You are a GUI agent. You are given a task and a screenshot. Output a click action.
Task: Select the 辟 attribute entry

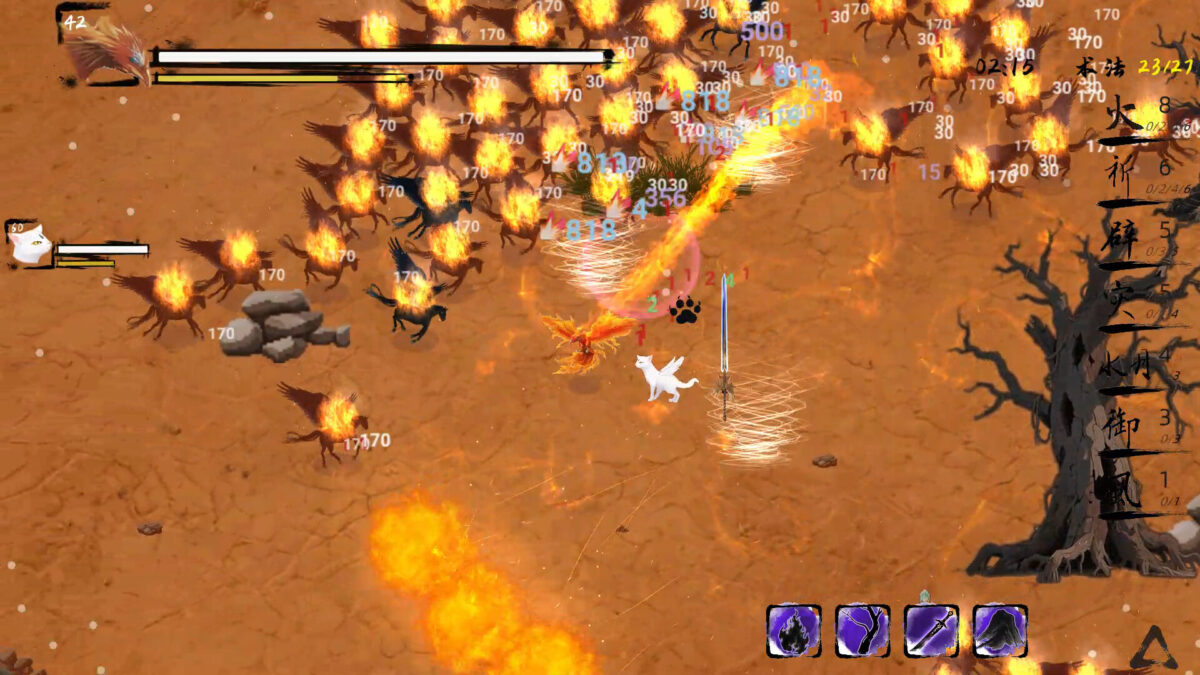click(1122, 240)
